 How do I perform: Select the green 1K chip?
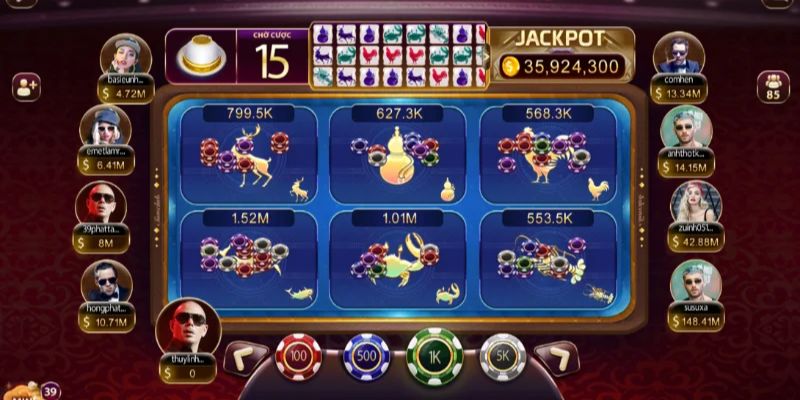pyautogui.click(x=434, y=357)
